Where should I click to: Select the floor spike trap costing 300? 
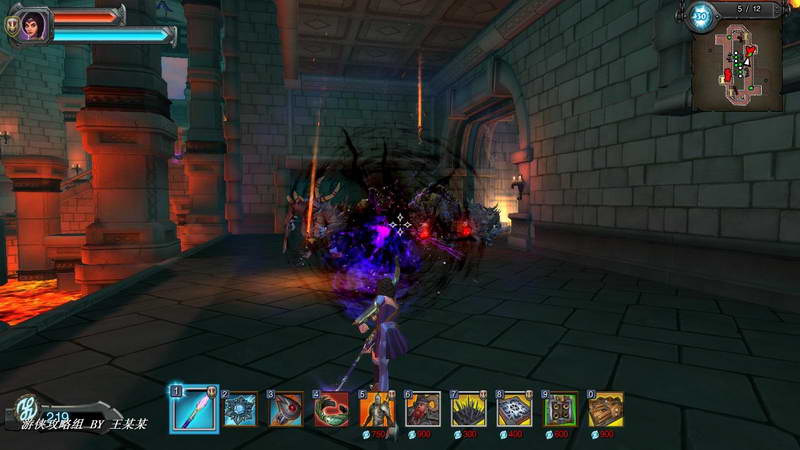(x=469, y=410)
